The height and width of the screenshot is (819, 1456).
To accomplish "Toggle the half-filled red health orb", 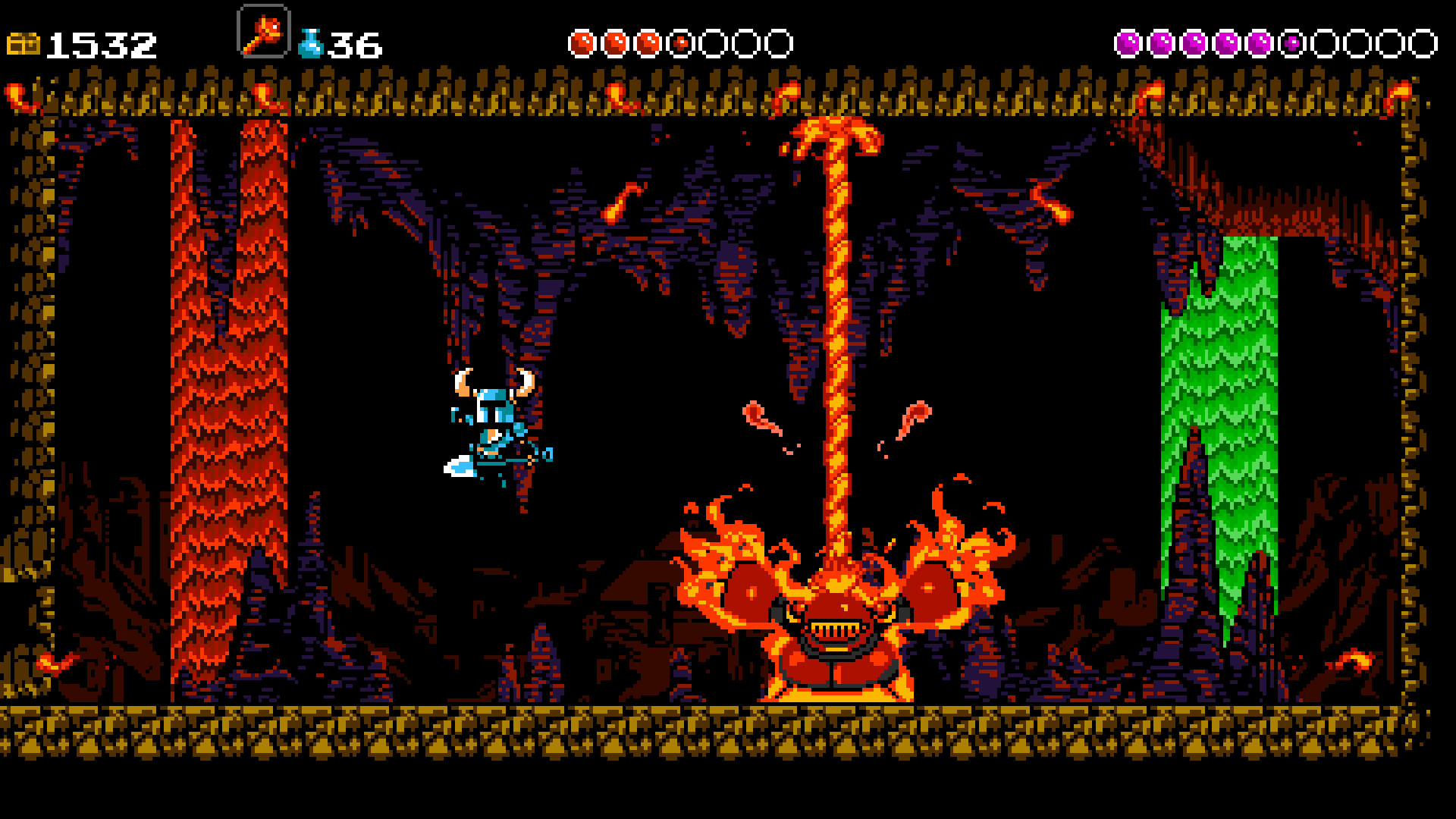I will pyautogui.click(x=681, y=42).
